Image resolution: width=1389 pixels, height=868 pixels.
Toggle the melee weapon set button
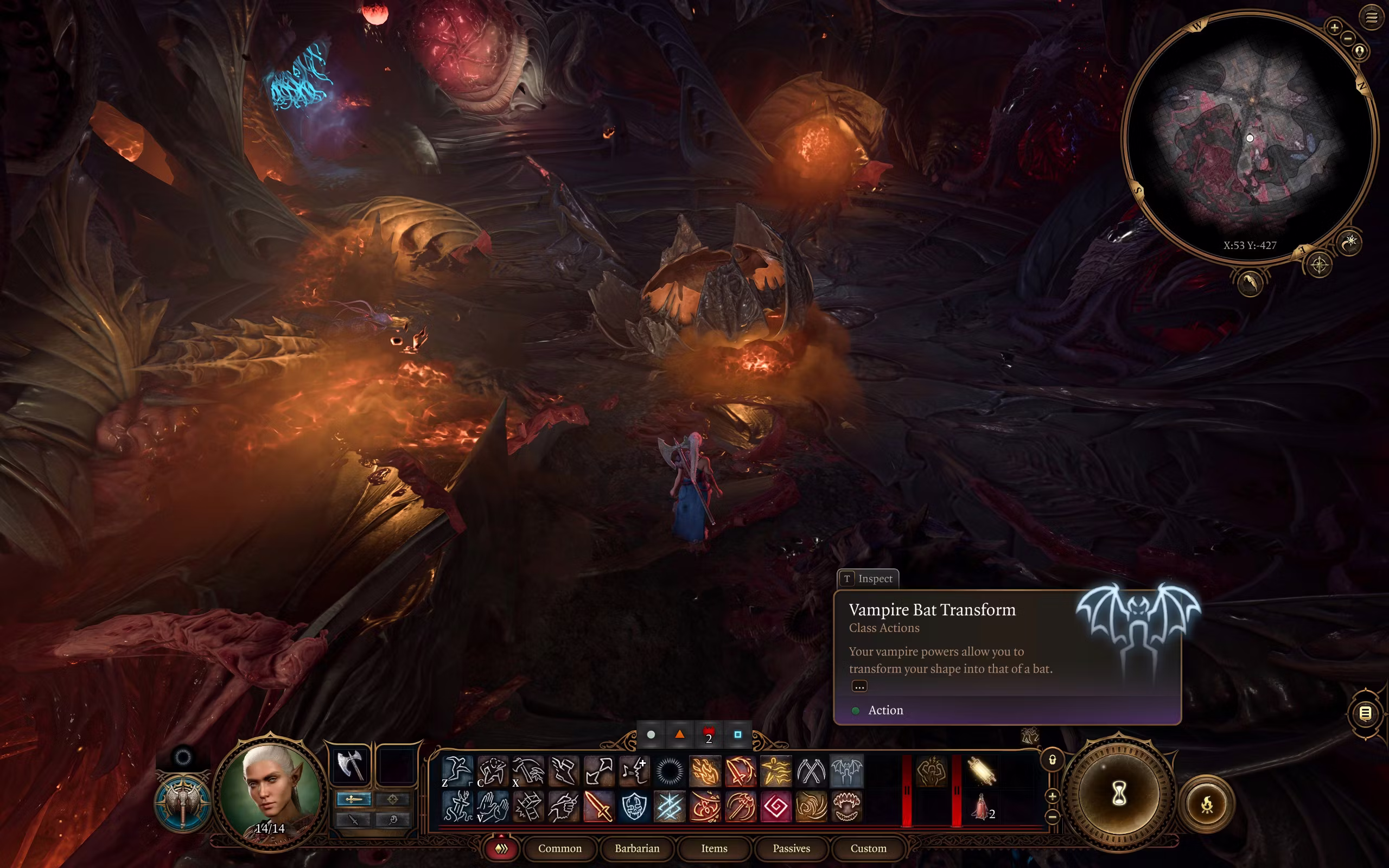tap(354, 799)
